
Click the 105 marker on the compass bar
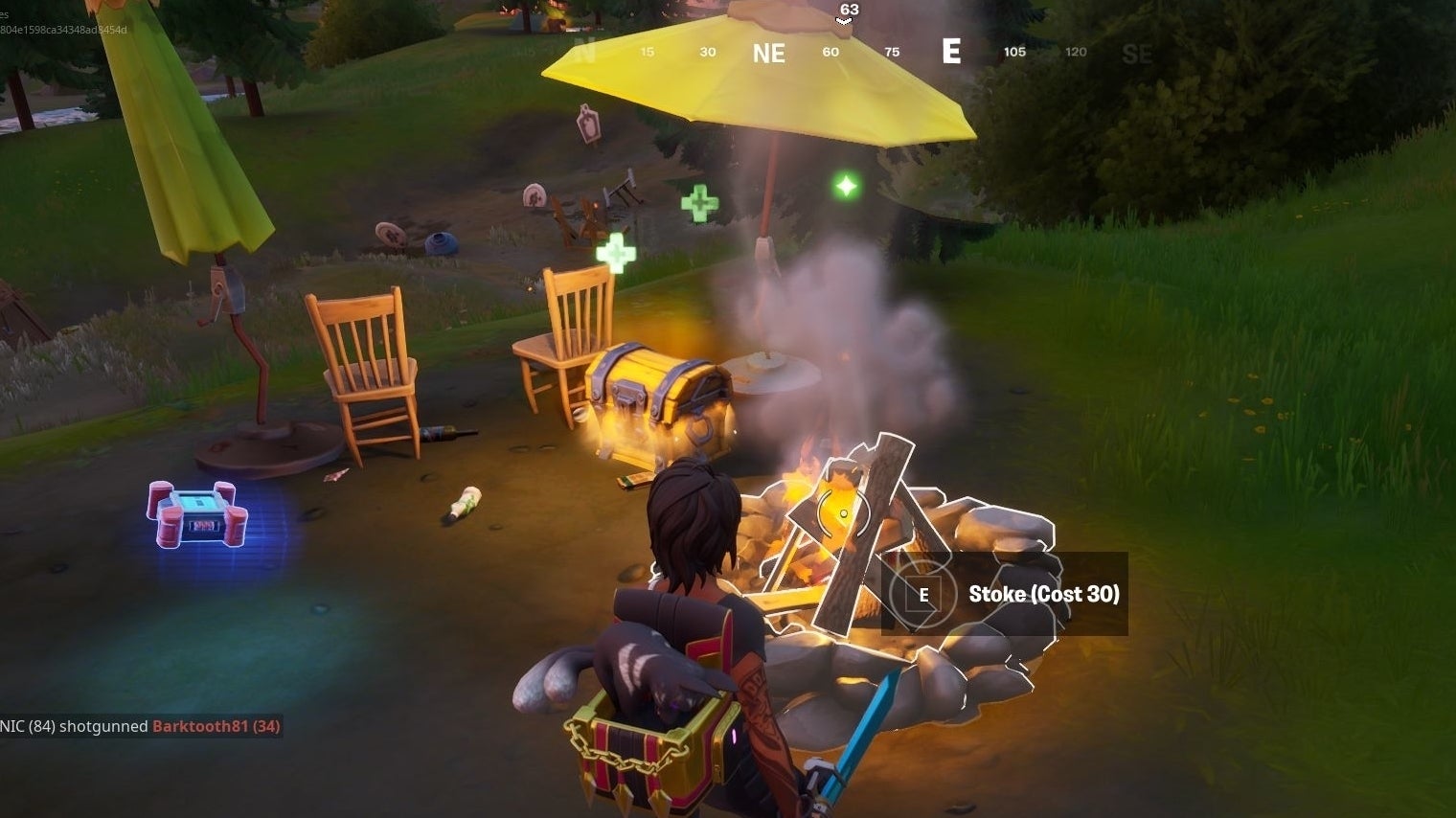pos(1014,53)
